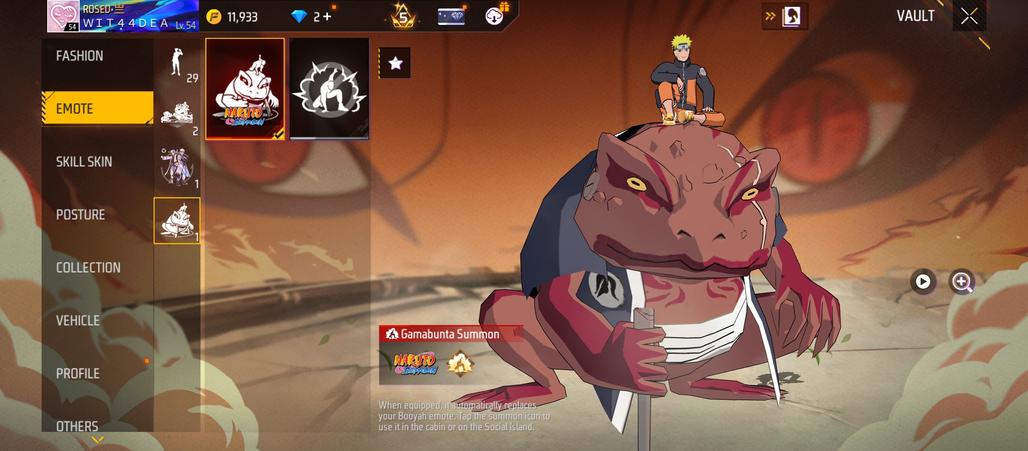Select the standing figure emote subcategory

tap(177, 65)
